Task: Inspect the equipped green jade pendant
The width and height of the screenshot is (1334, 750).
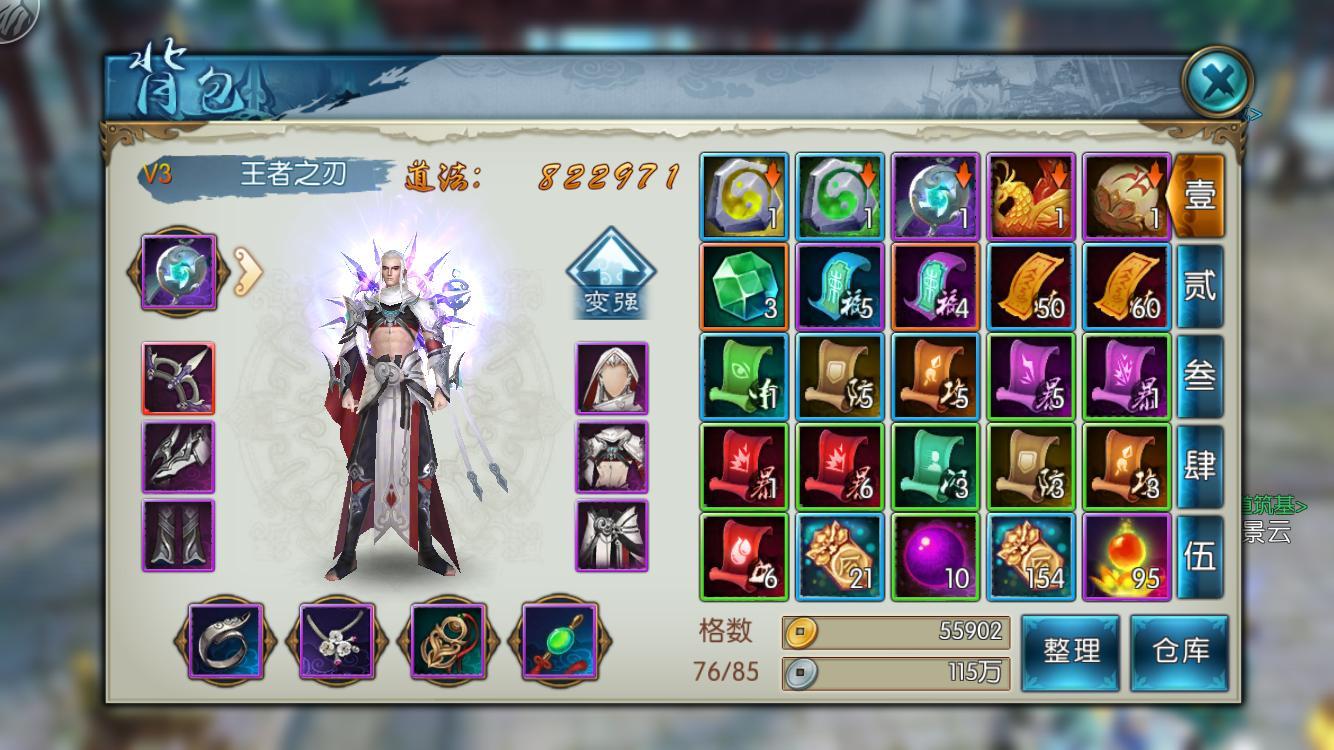Action: (x=558, y=641)
